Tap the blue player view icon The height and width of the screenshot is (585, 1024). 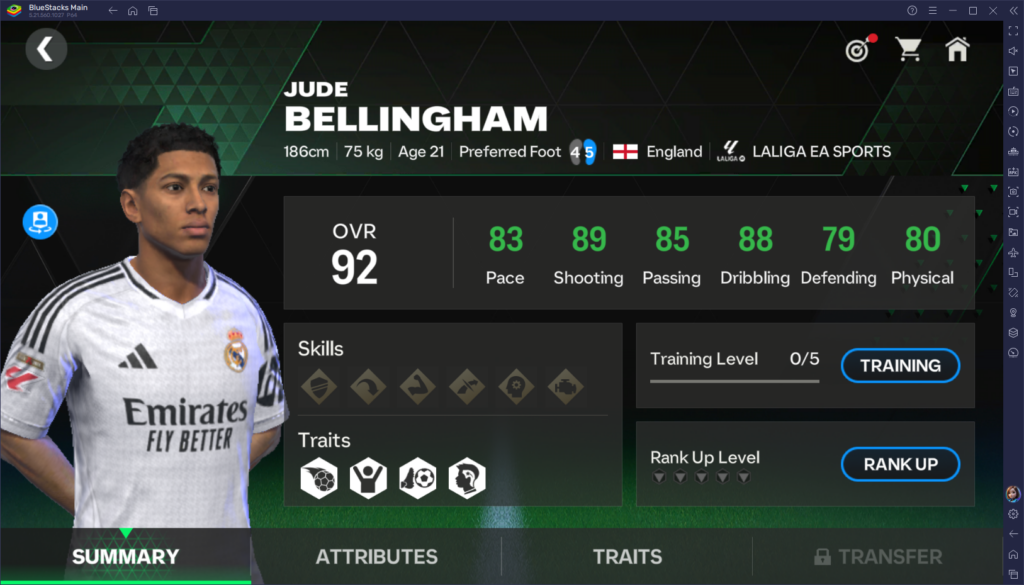point(41,222)
